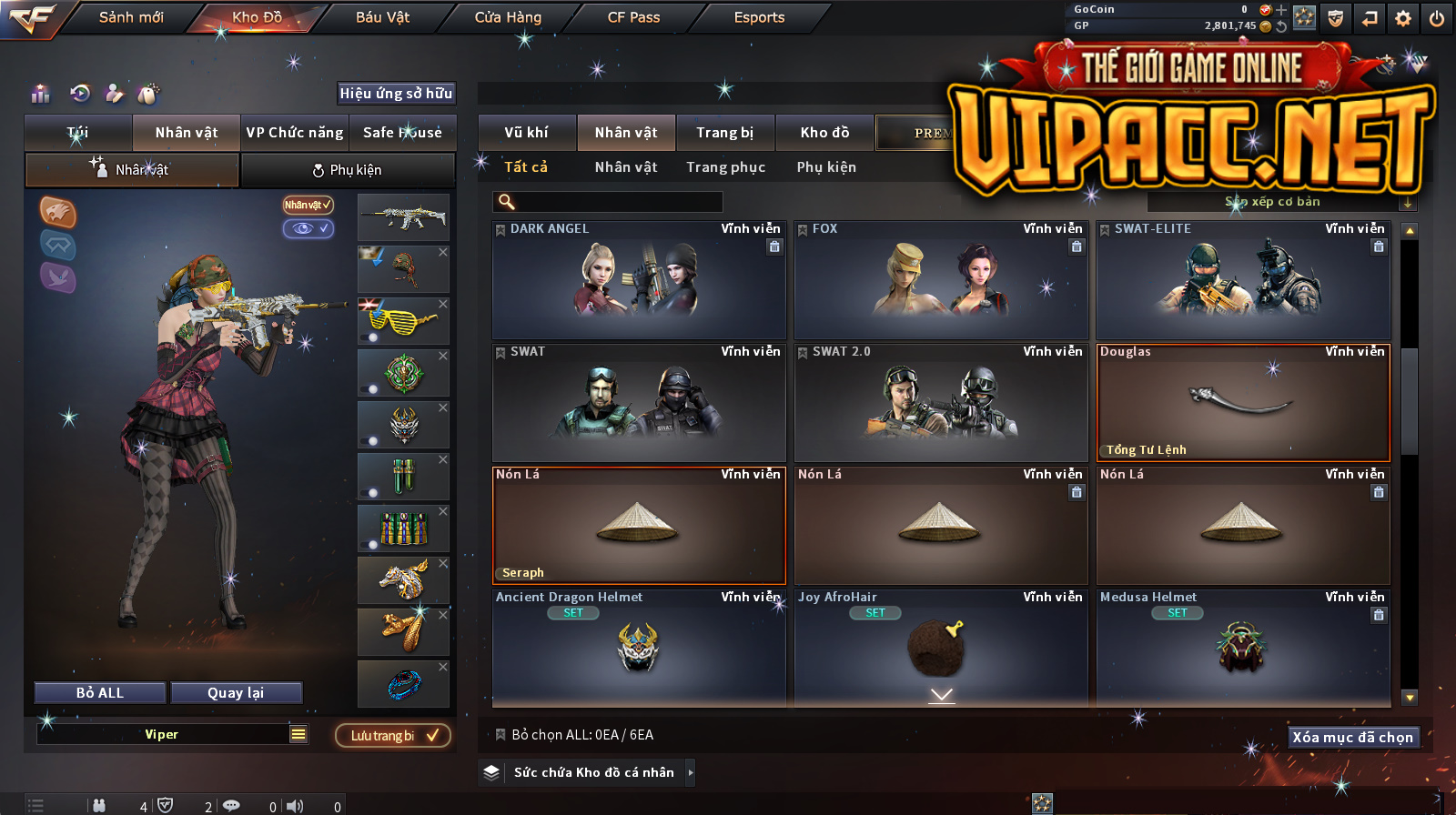
Task: Pick the Ancient Dragon Helmet item
Action: click(x=639, y=648)
